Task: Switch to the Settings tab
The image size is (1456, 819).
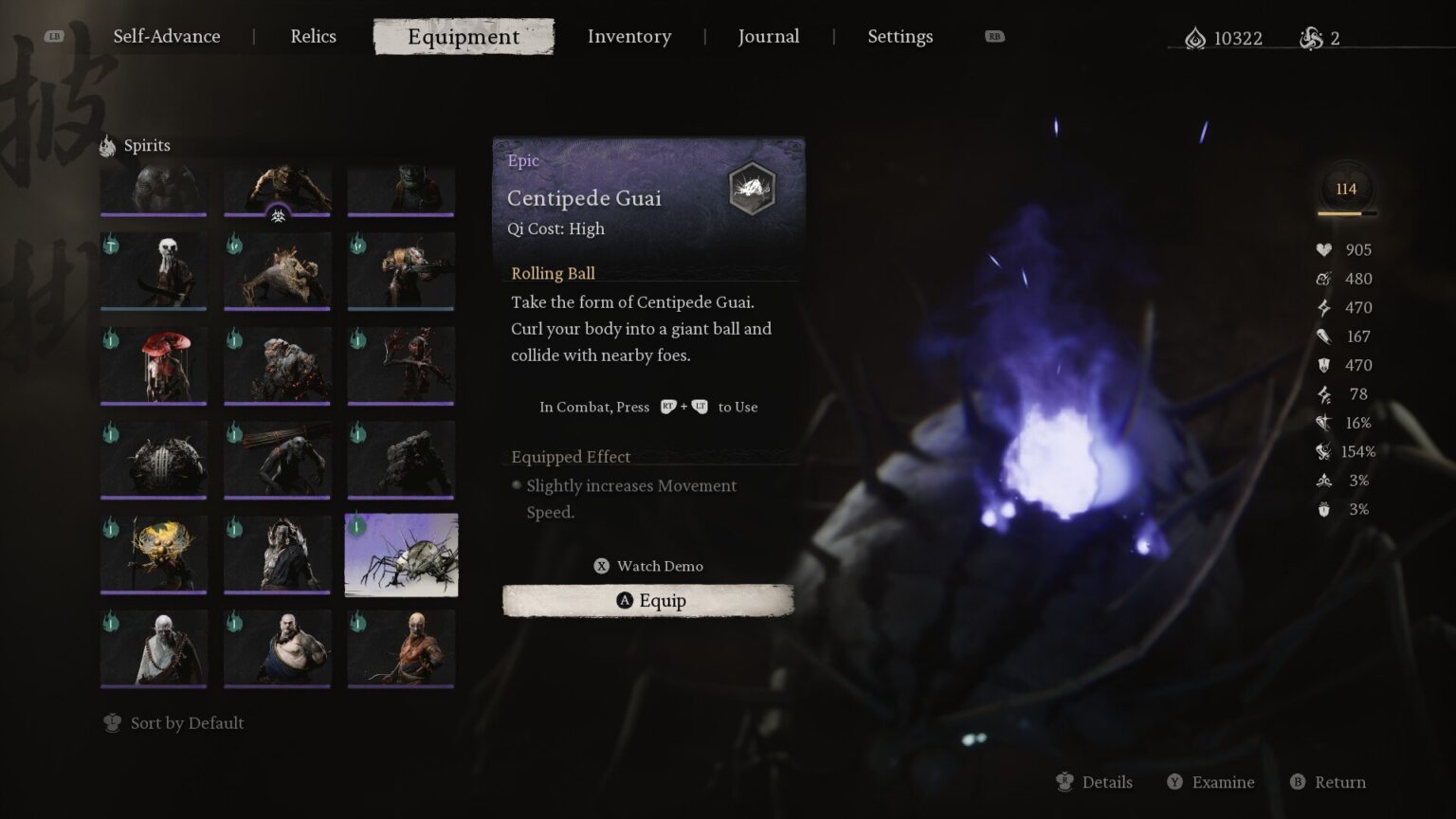Action: (900, 37)
